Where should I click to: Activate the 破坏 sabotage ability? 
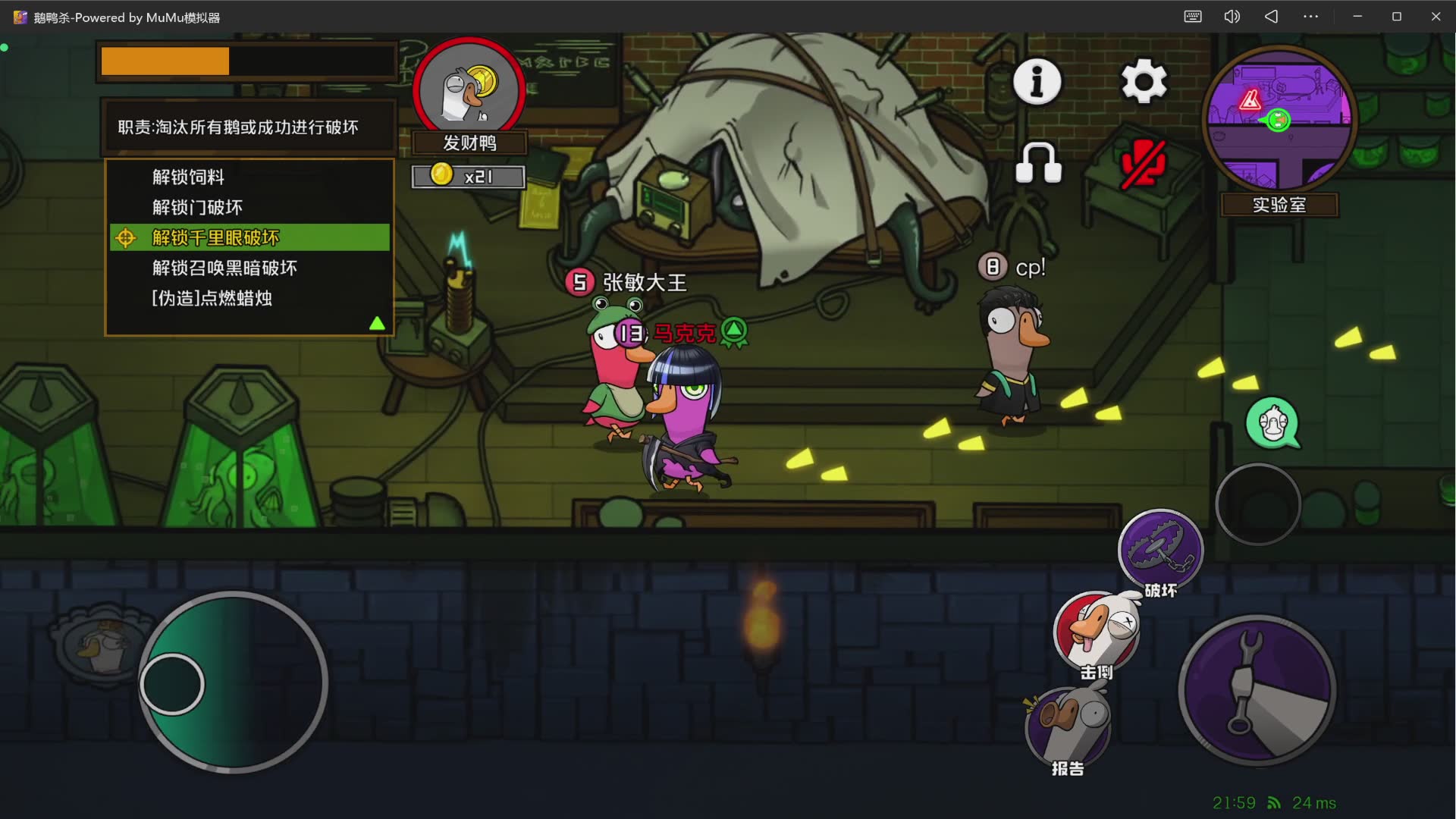click(1160, 550)
